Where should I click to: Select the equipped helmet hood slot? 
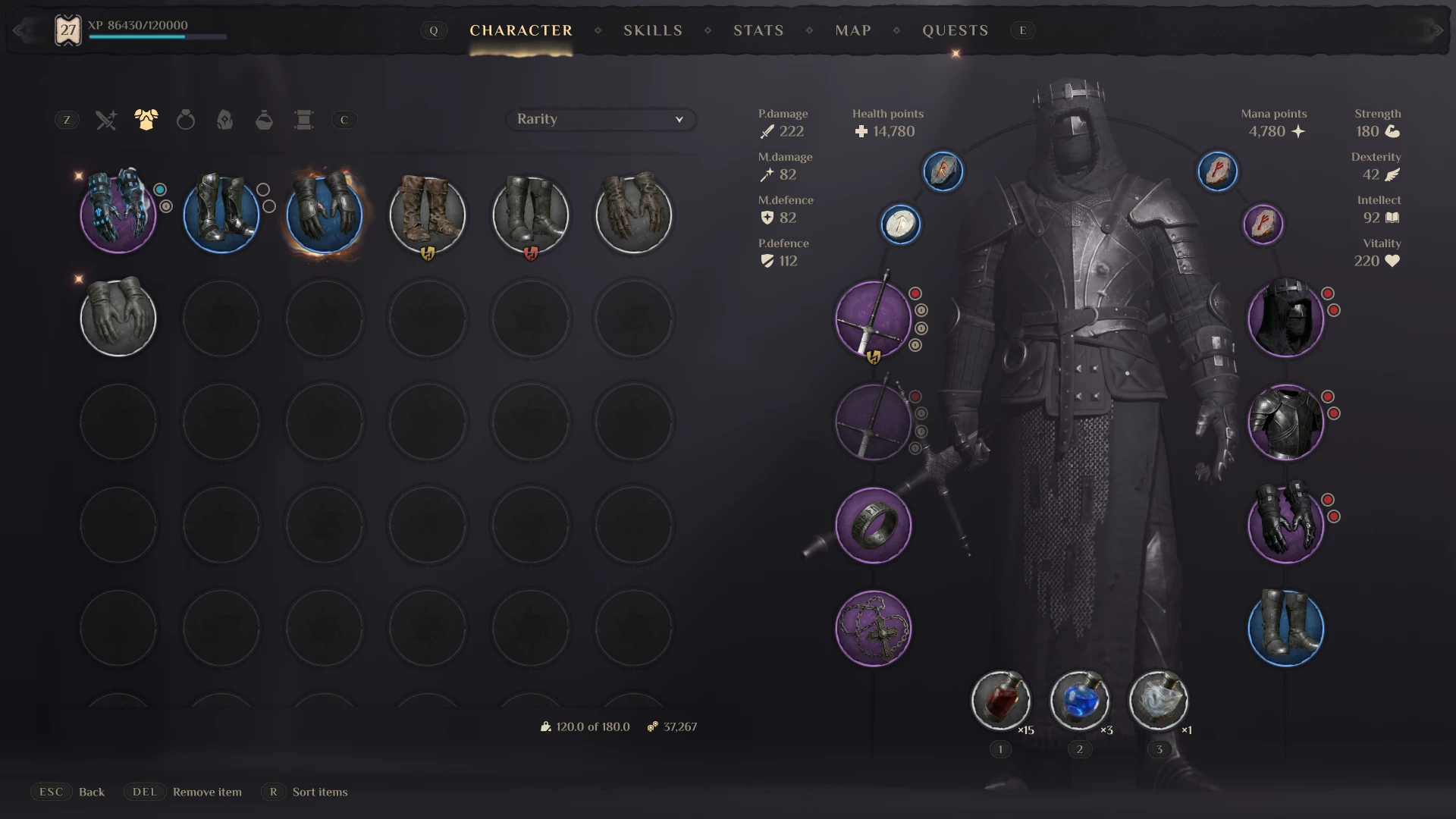[x=1285, y=318]
